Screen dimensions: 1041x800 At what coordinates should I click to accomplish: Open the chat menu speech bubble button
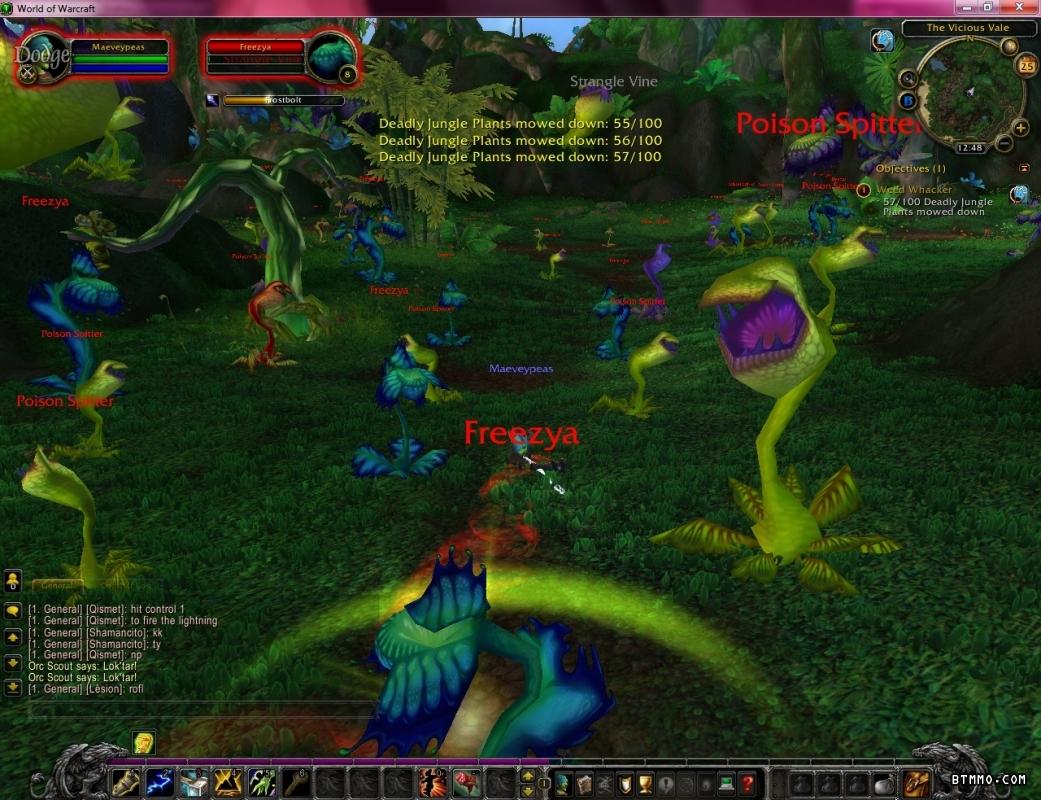pyautogui.click(x=13, y=610)
